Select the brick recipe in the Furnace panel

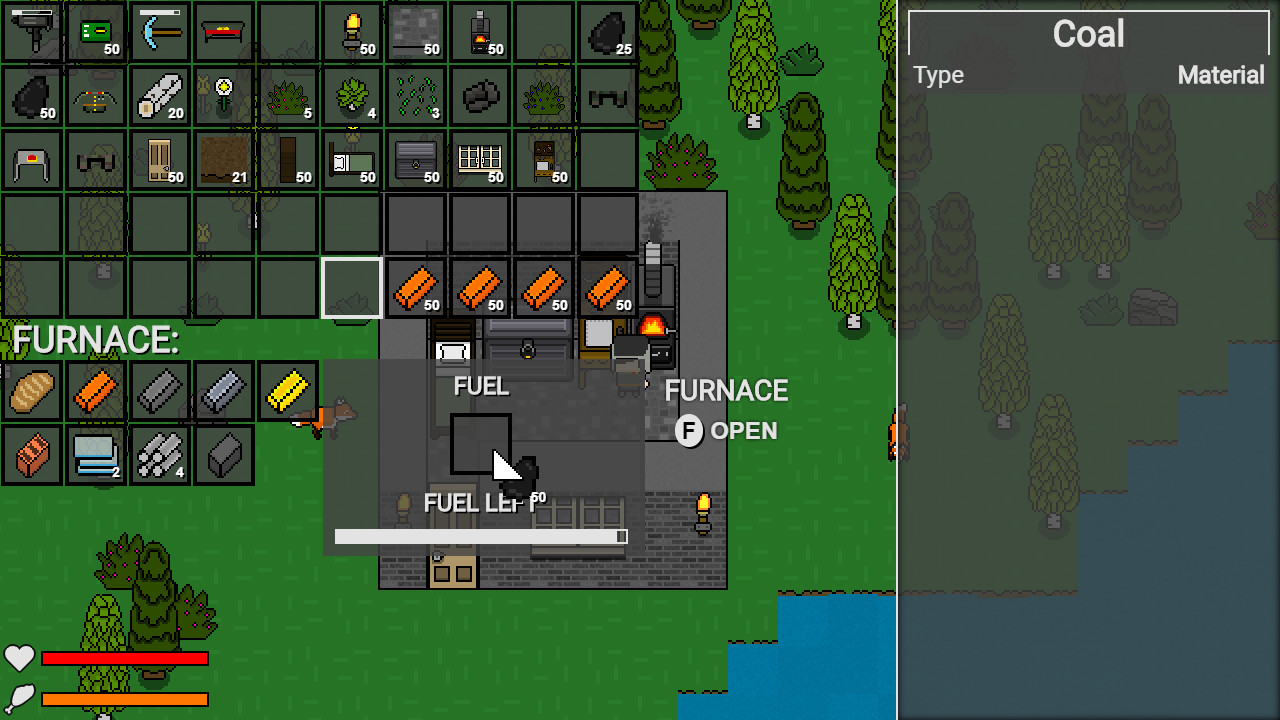click(x=32, y=455)
